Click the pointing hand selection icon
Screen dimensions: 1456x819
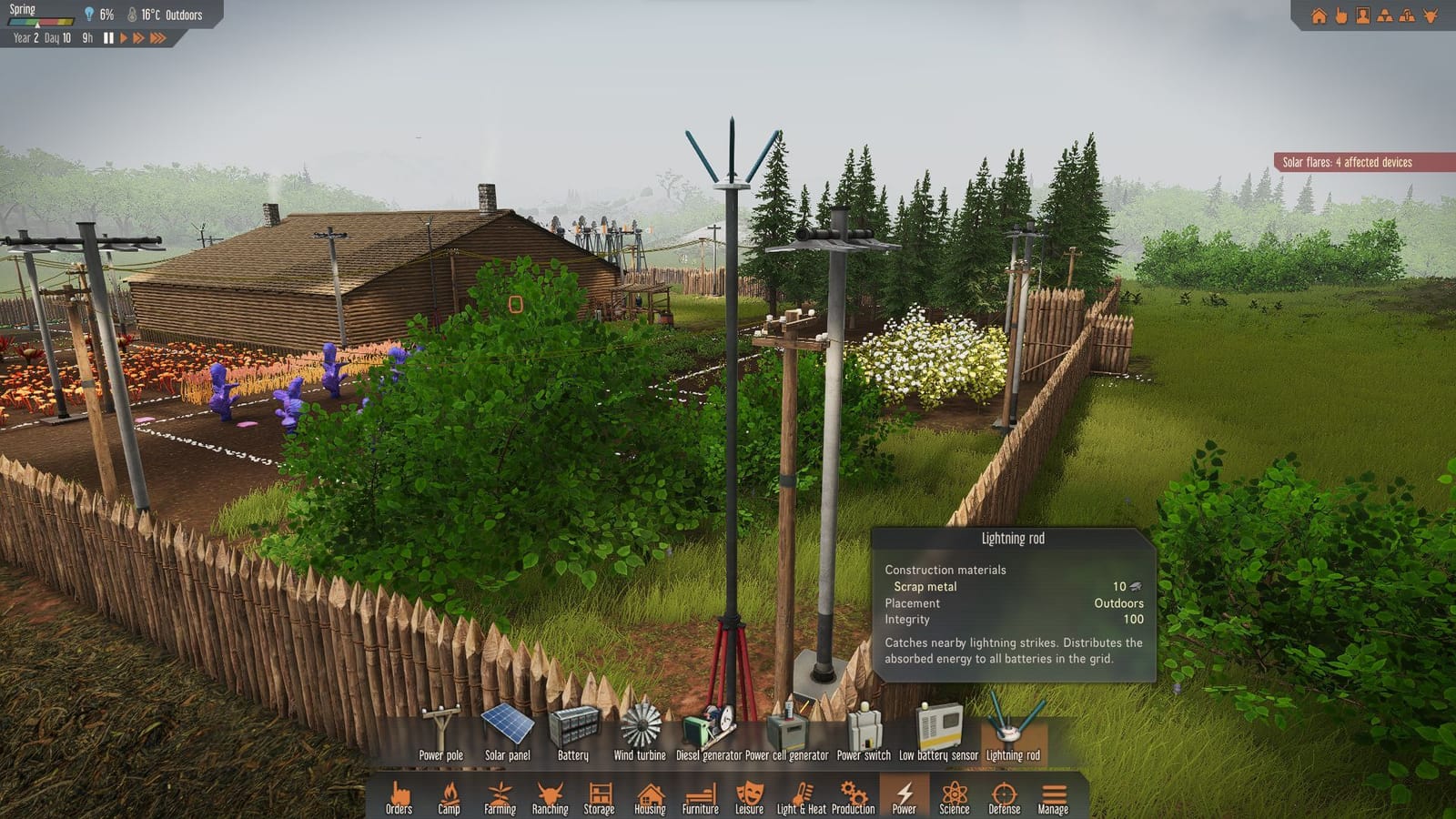(1341, 15)
